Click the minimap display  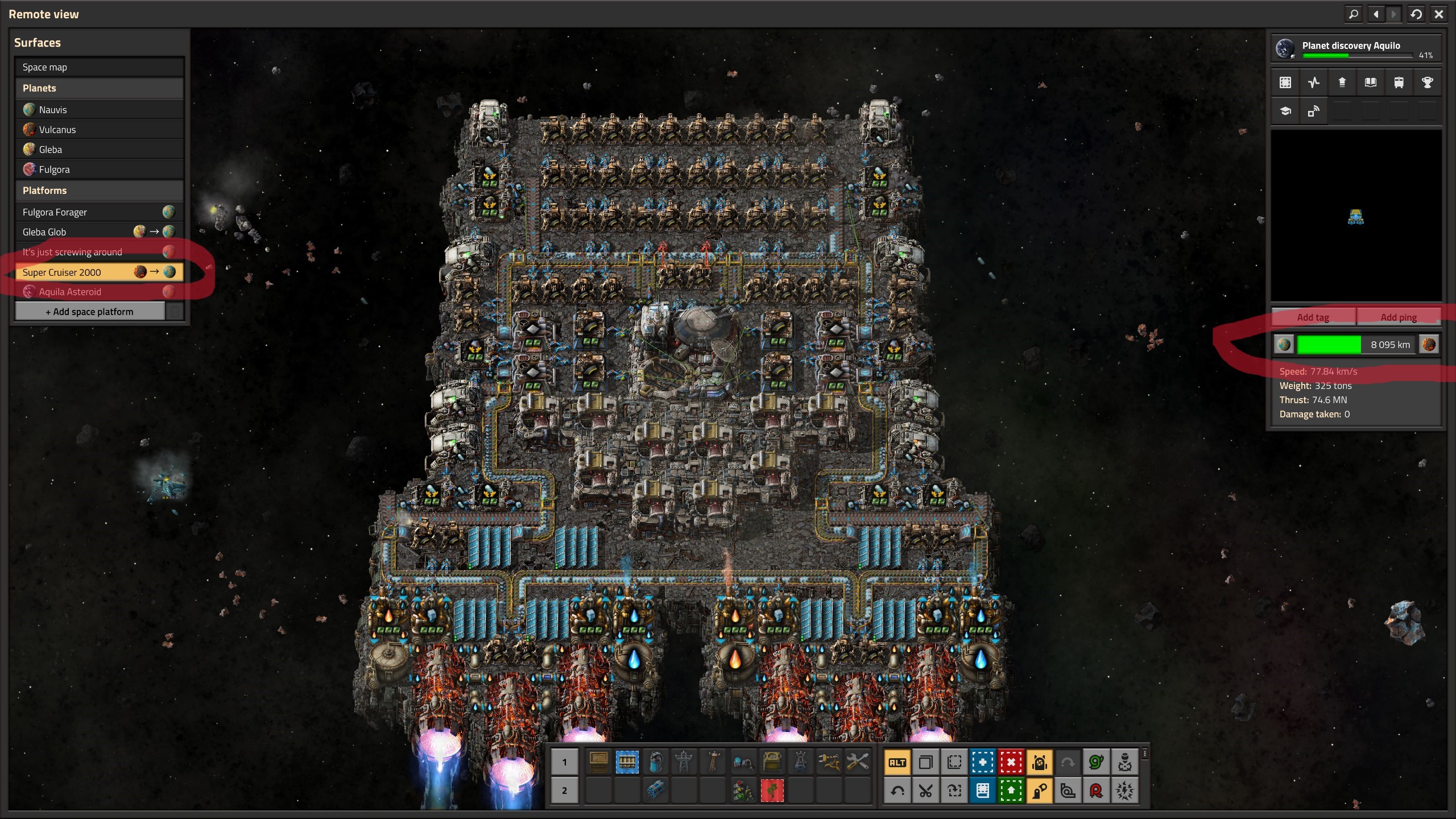click(1356, 216)
